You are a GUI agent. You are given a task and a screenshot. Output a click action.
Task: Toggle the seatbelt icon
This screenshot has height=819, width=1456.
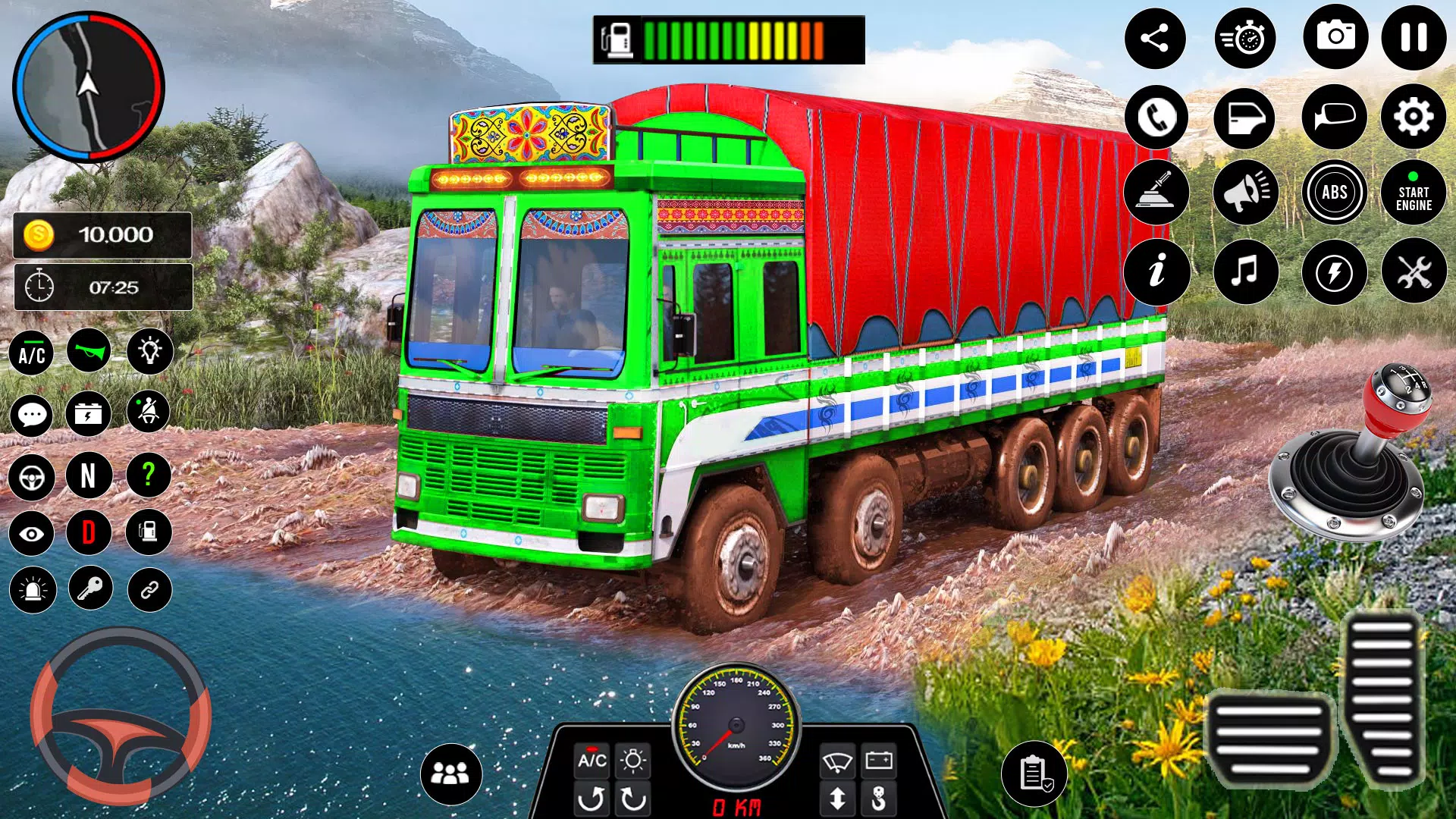[x=149, y=412]
